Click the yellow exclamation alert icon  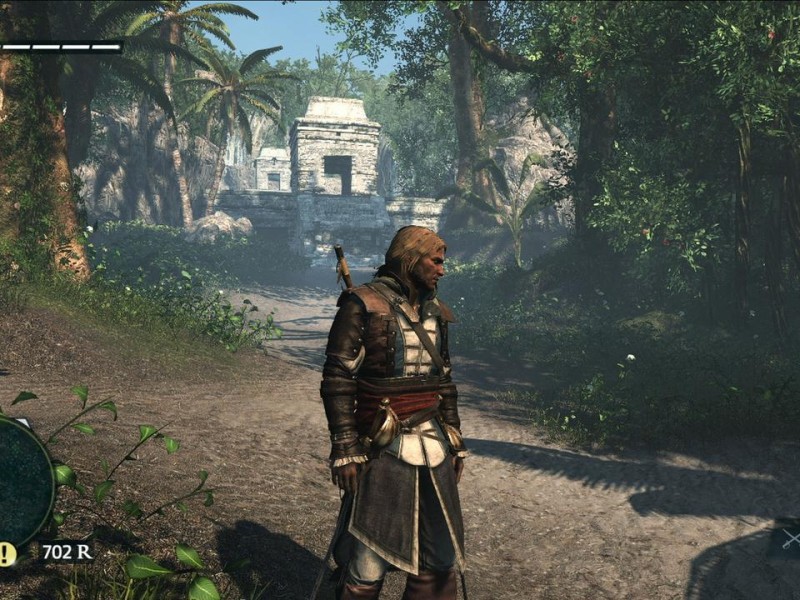pos(7,553)
